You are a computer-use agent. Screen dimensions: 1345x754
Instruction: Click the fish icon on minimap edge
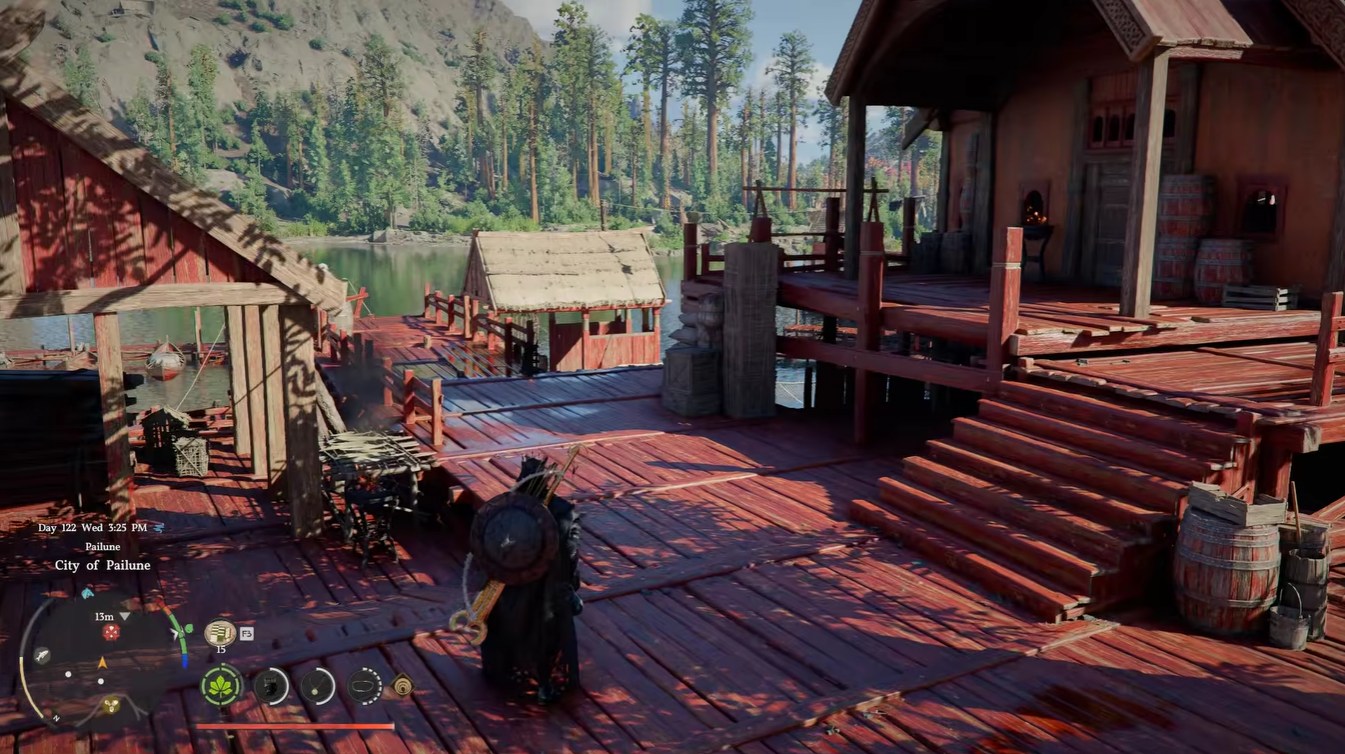[x=41, y=655]
